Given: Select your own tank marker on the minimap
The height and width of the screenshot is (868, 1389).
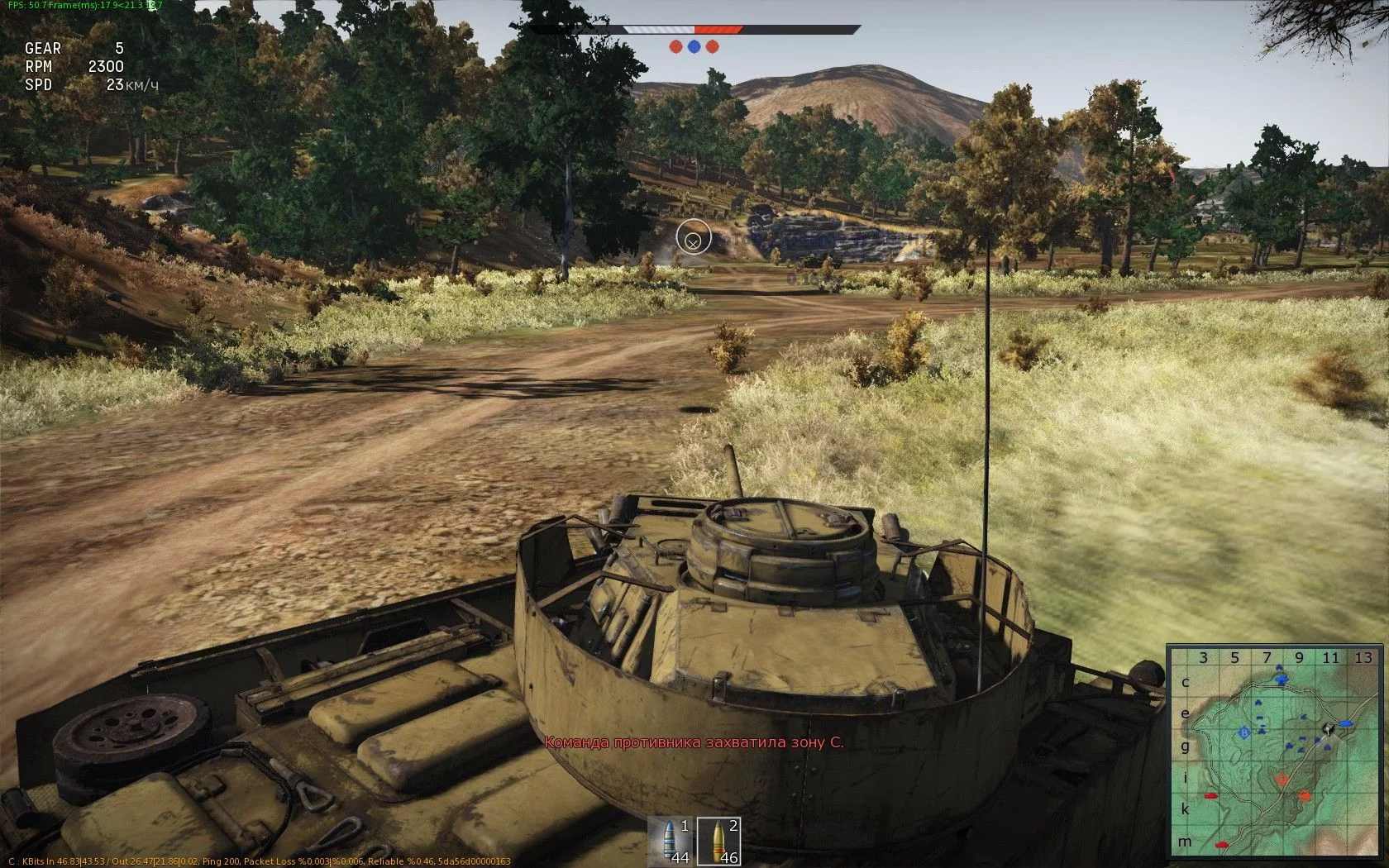Looking at the screenshot, I should click(1328, 728).
